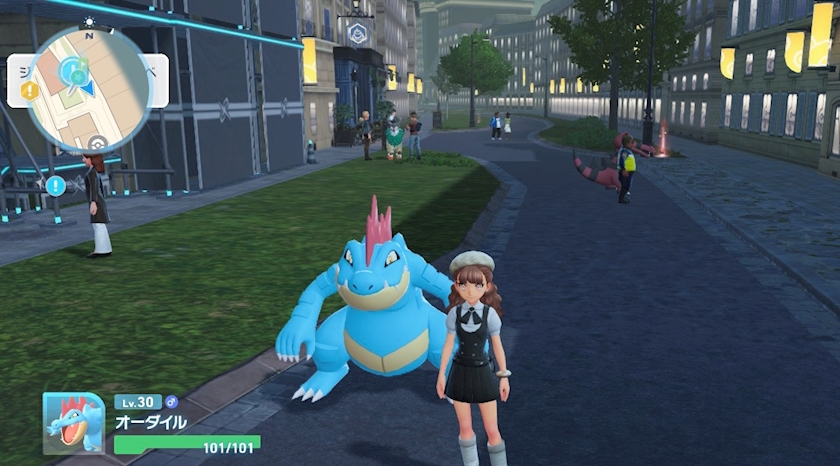Click the blue exclamation alert icon
This screenshot has width=840, height=466.
click(55, 185)
